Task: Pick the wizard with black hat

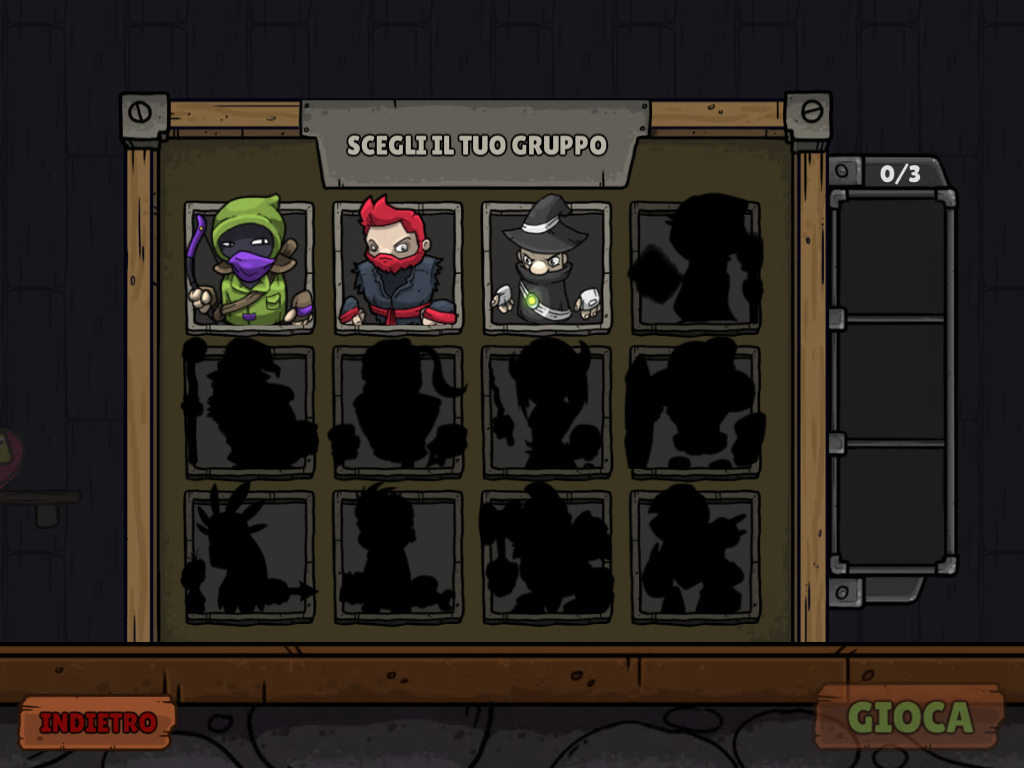Action: [546, 266]
